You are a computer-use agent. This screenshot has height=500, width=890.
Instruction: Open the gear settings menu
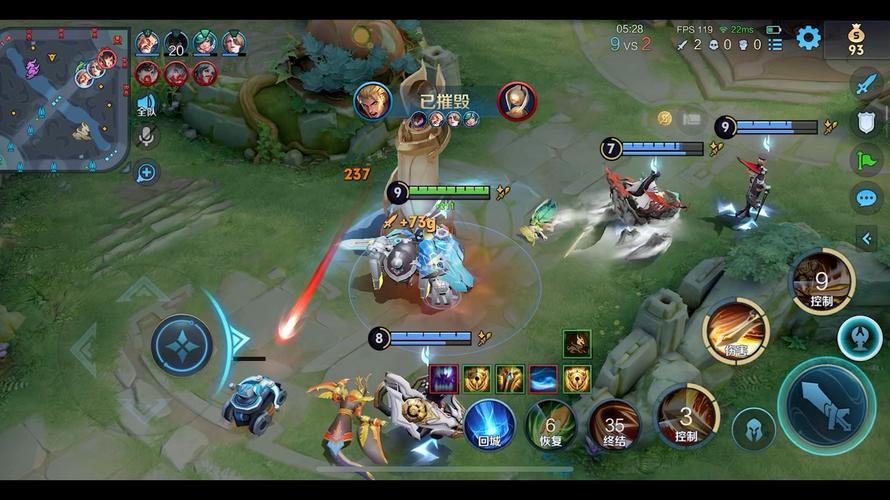pos(808,38)
